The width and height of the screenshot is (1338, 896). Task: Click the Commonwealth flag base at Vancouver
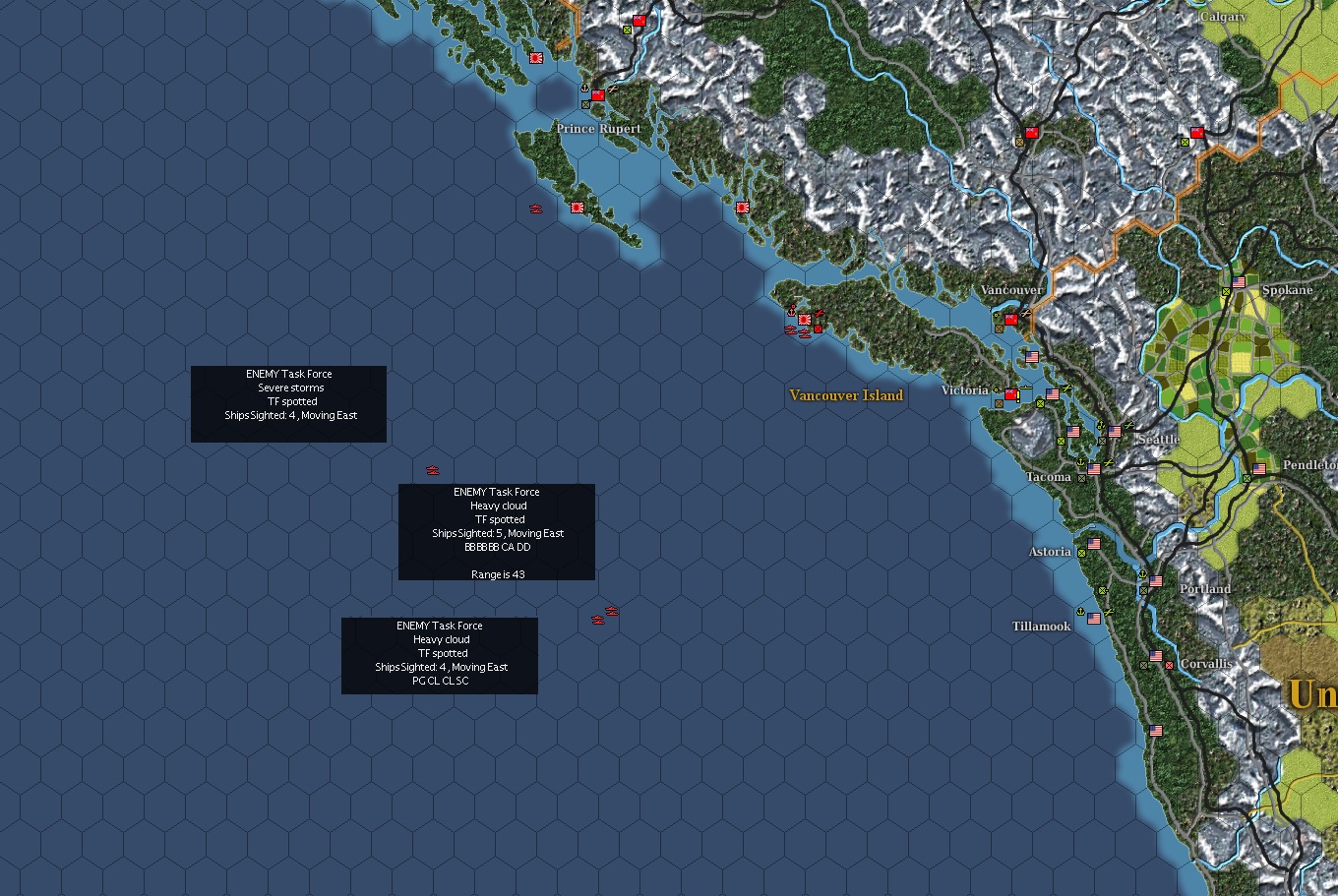coord(1010,320)
